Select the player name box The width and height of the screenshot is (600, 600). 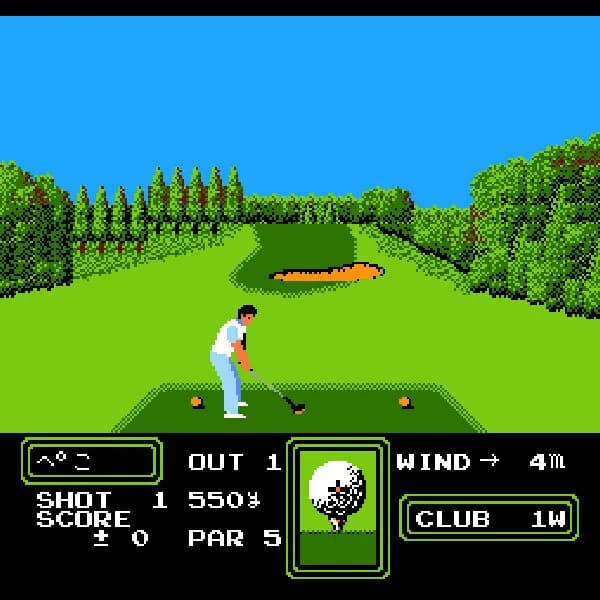pyautogui.click(x=91, y=461)
